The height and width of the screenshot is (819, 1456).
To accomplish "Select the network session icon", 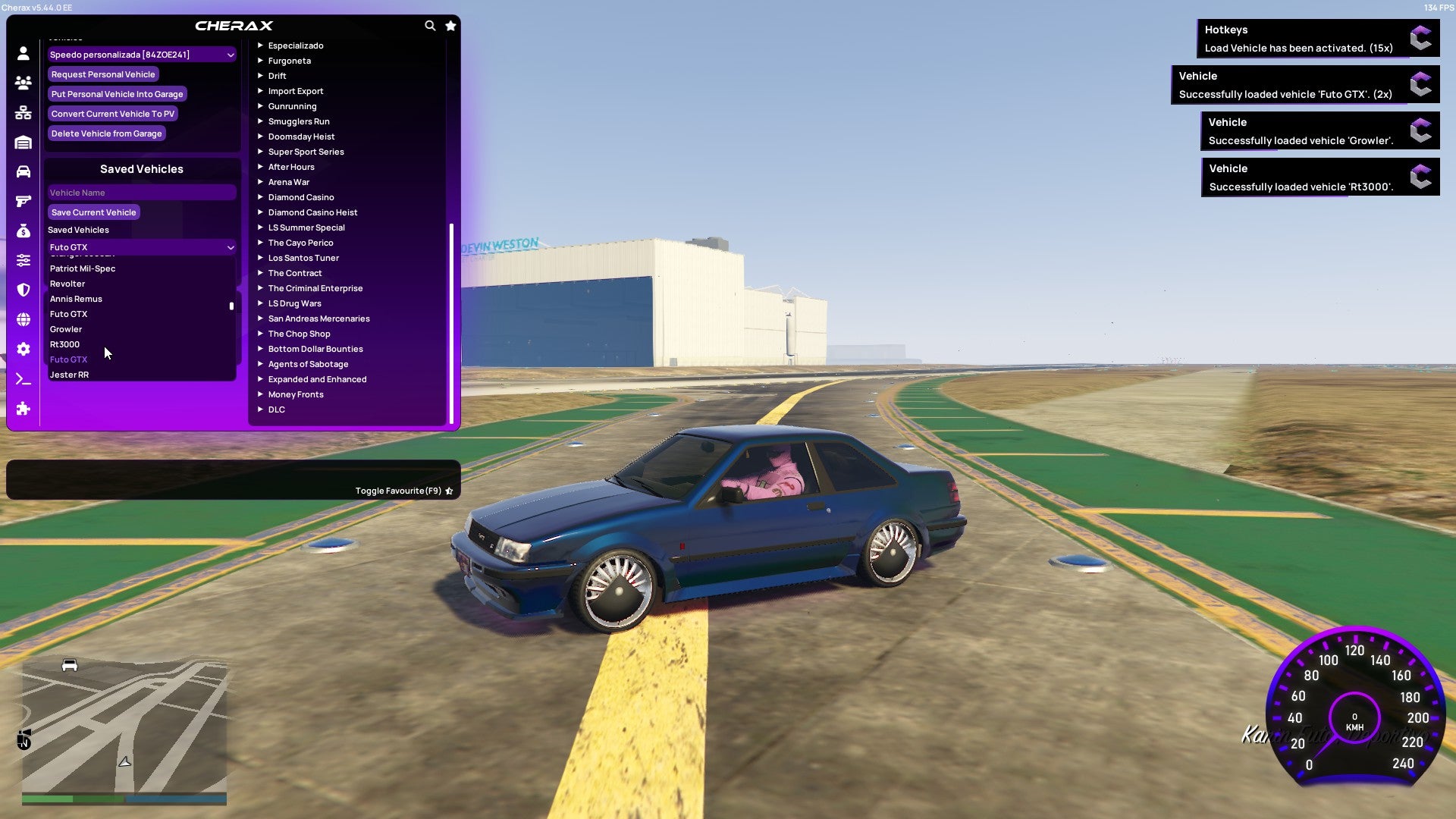I will [23, 111].
